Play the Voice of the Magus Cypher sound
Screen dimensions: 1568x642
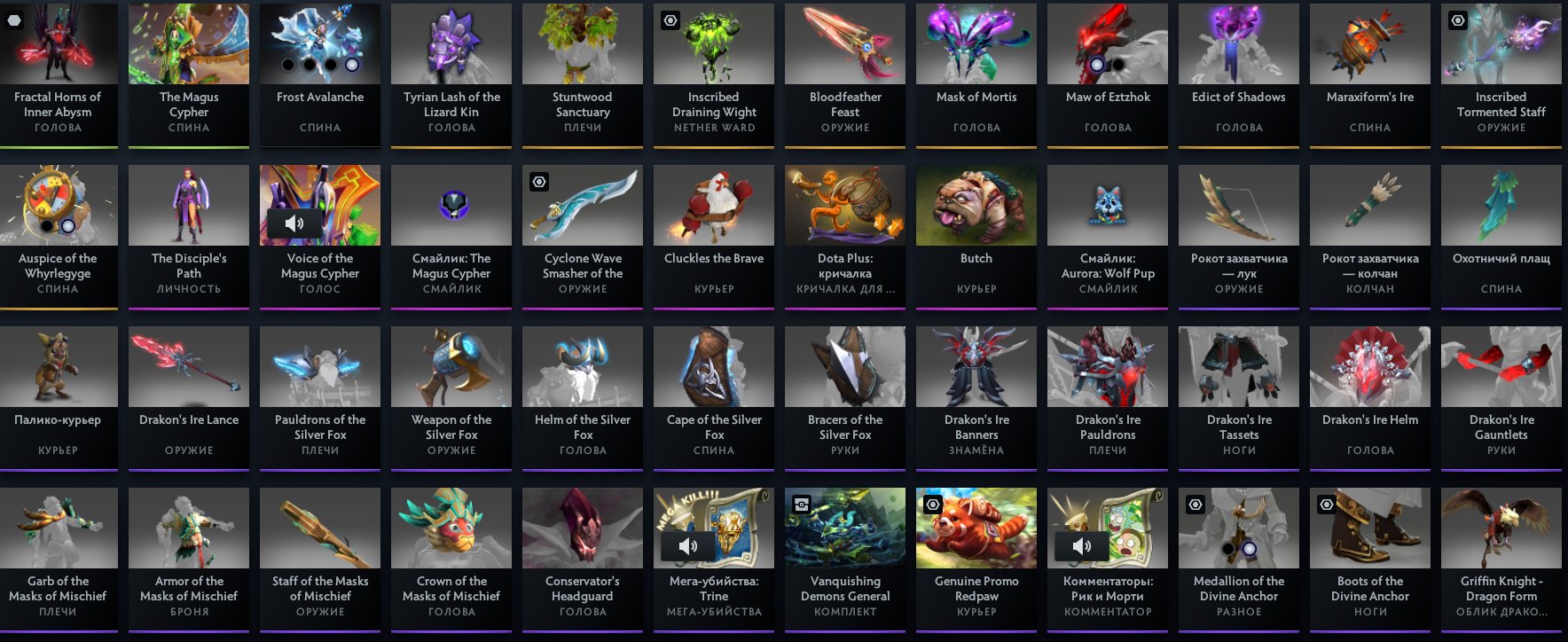[x=295, y=223]
